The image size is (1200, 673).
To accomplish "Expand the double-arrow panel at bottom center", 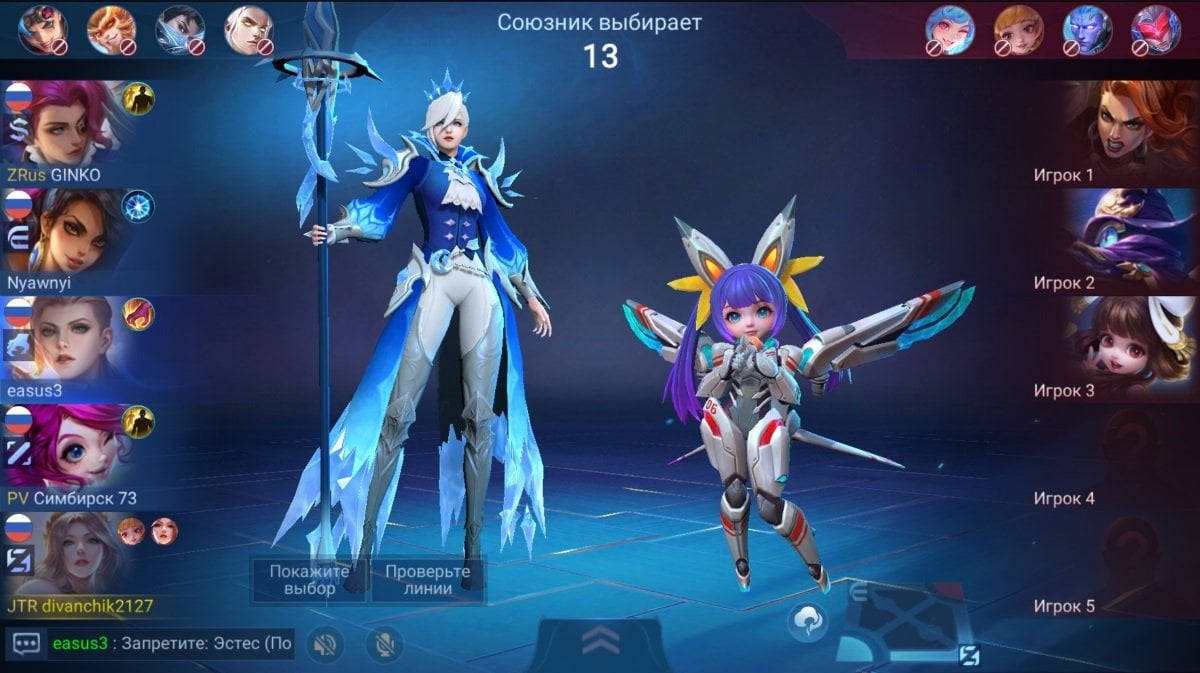I will coord(600,643).
